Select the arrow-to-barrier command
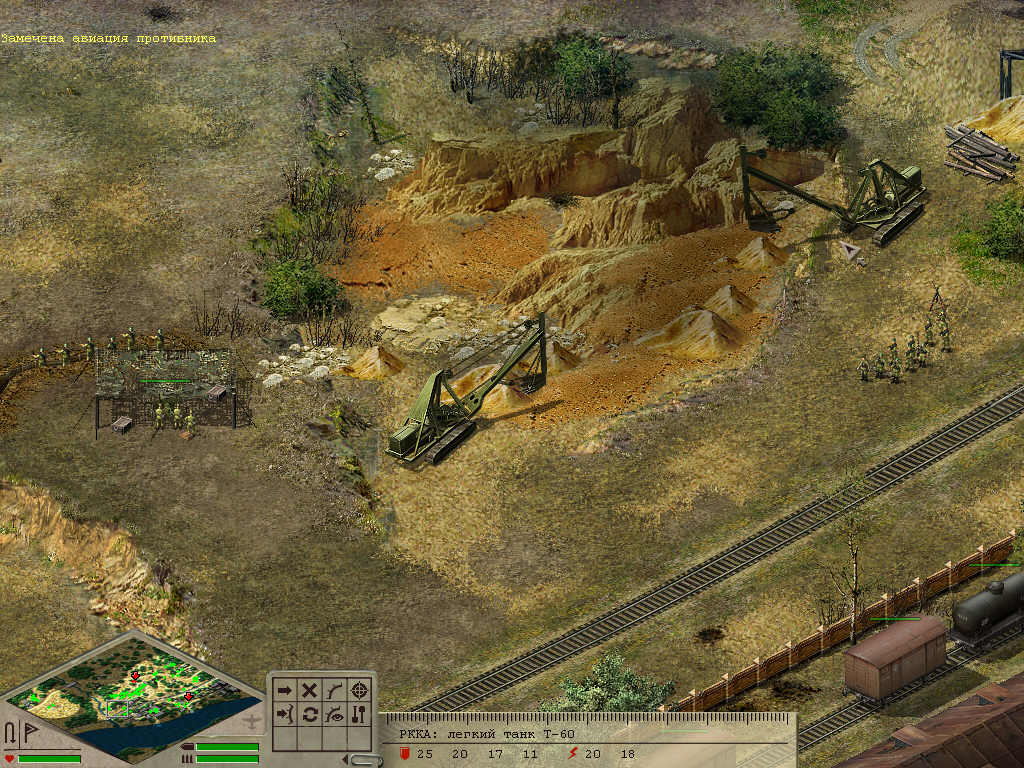The width and height of the screenshot is (1024, 768). 285,715
